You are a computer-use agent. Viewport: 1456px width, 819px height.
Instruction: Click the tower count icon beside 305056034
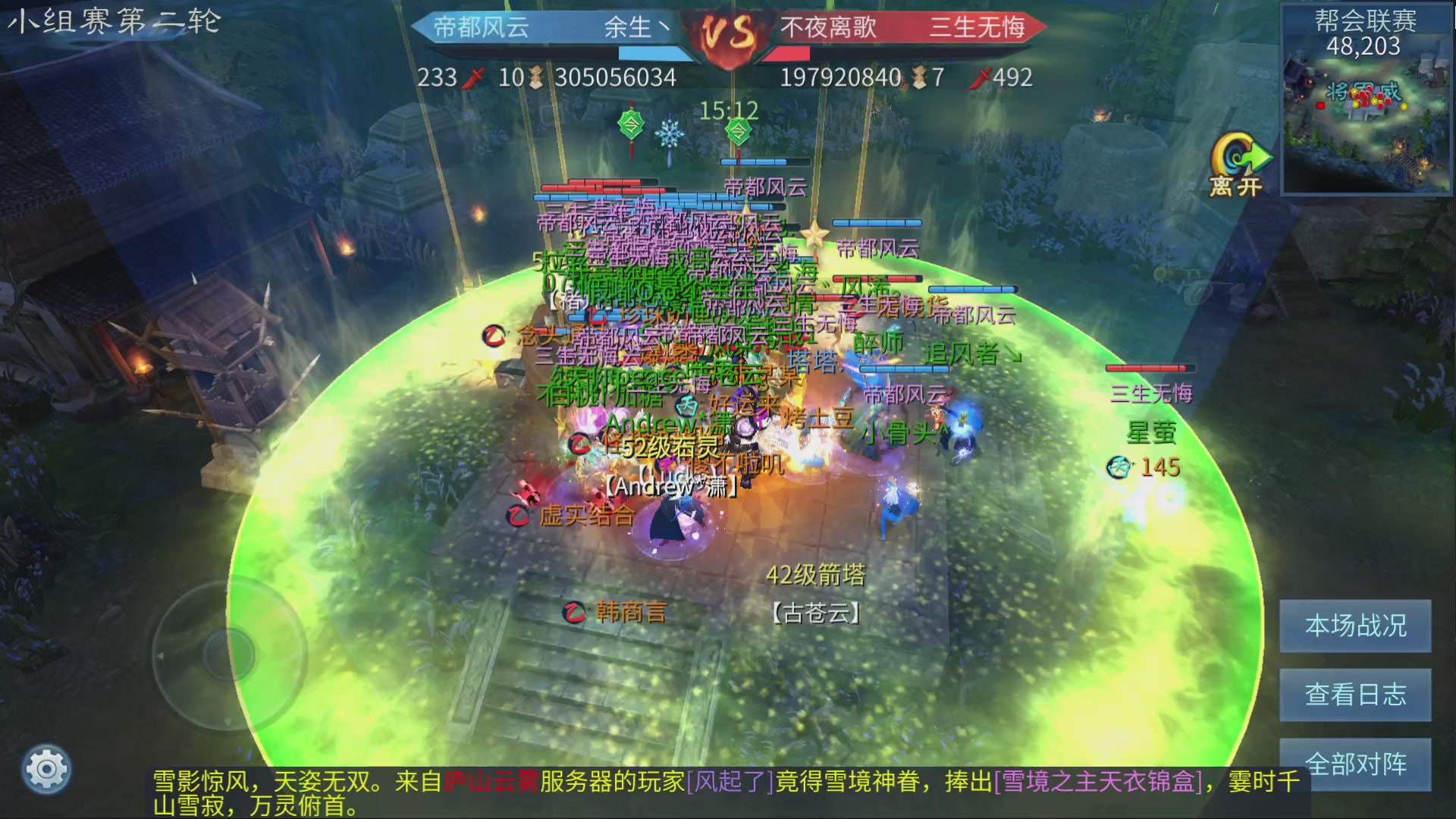point(536,77)
